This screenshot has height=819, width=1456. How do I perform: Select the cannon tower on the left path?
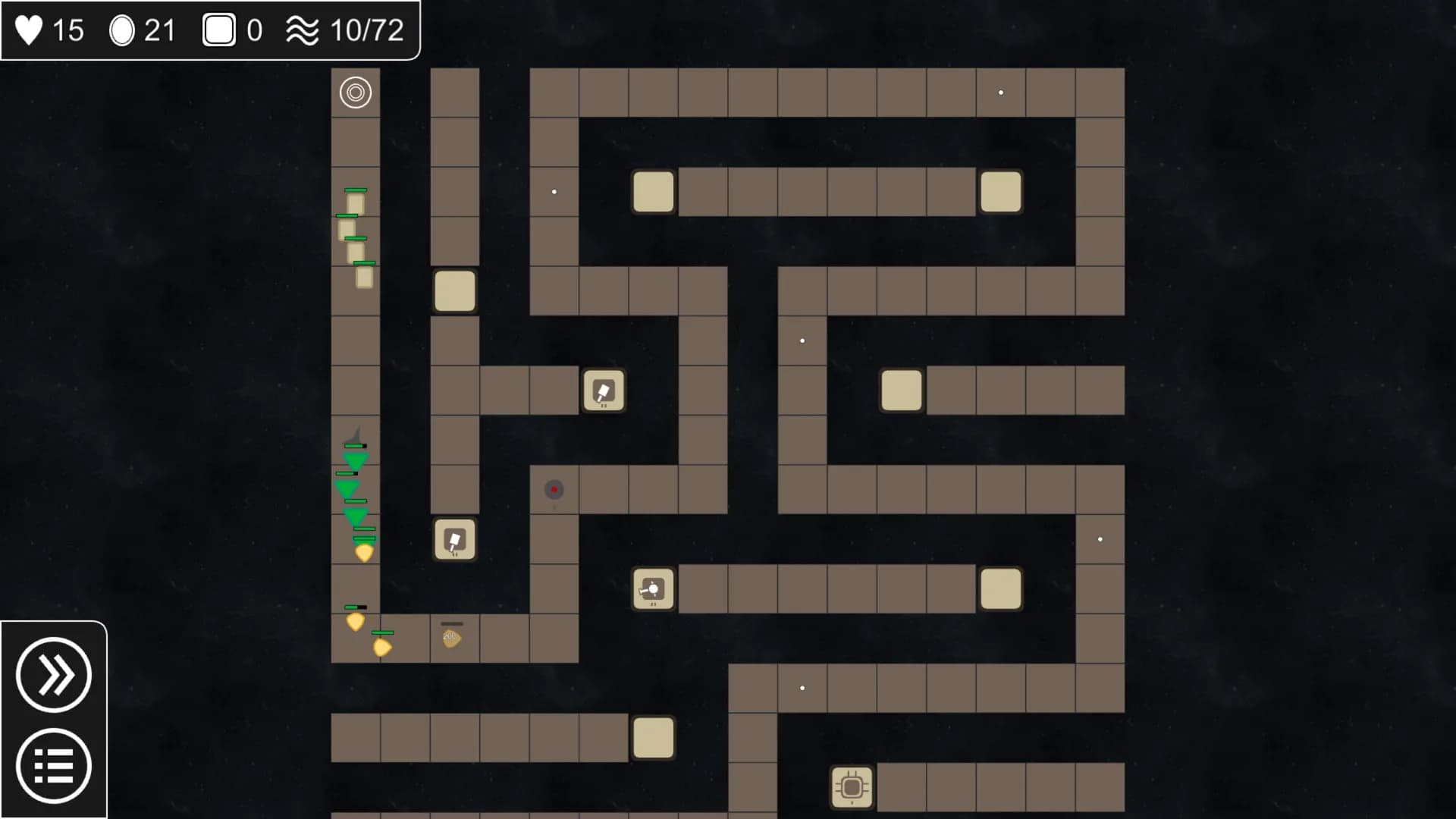[x=454, y=539]
